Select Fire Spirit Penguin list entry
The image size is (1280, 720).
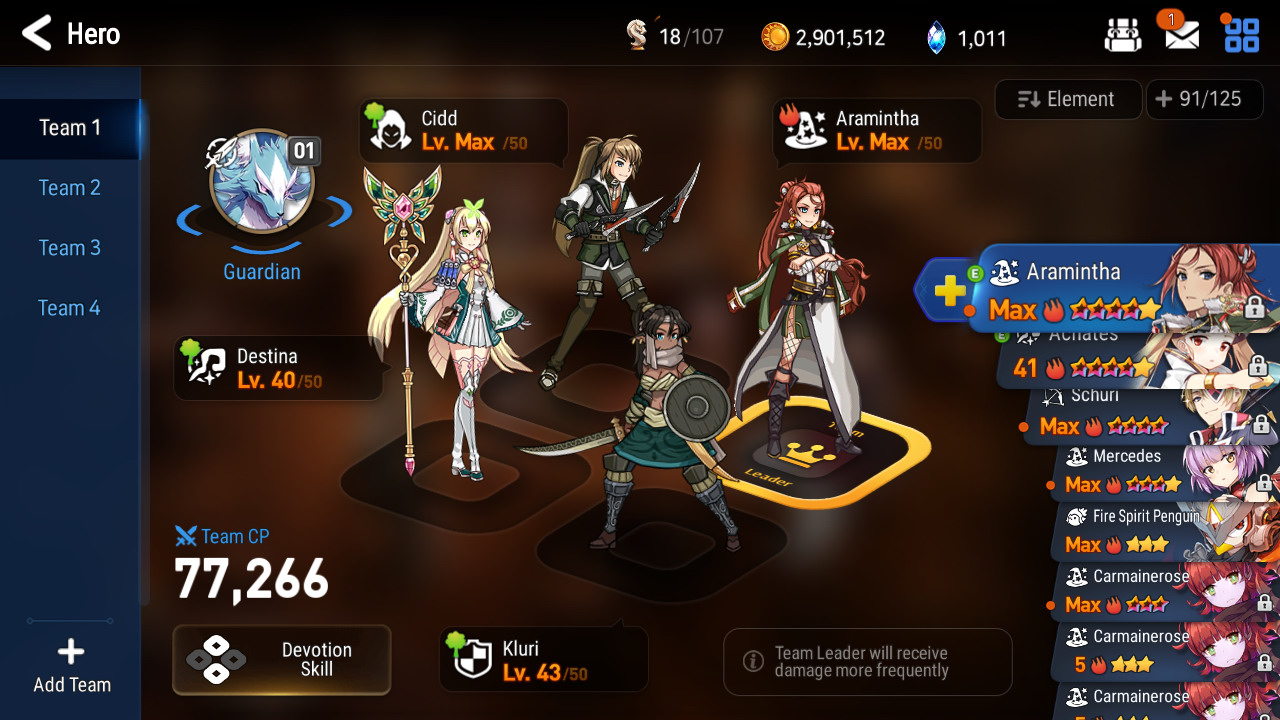coord(1140,531)
